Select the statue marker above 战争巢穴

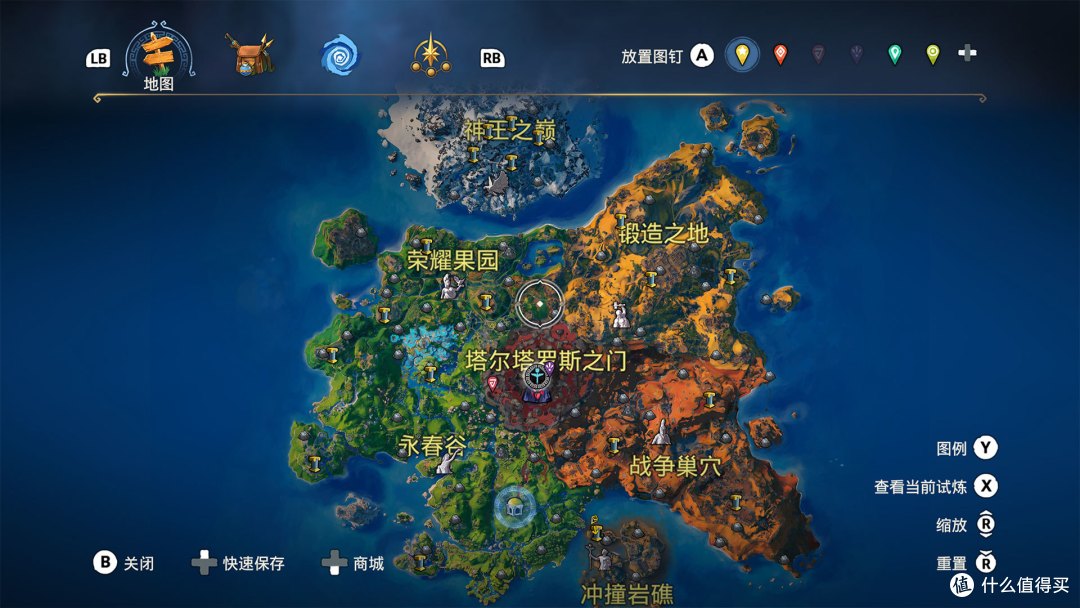(661, 433)
